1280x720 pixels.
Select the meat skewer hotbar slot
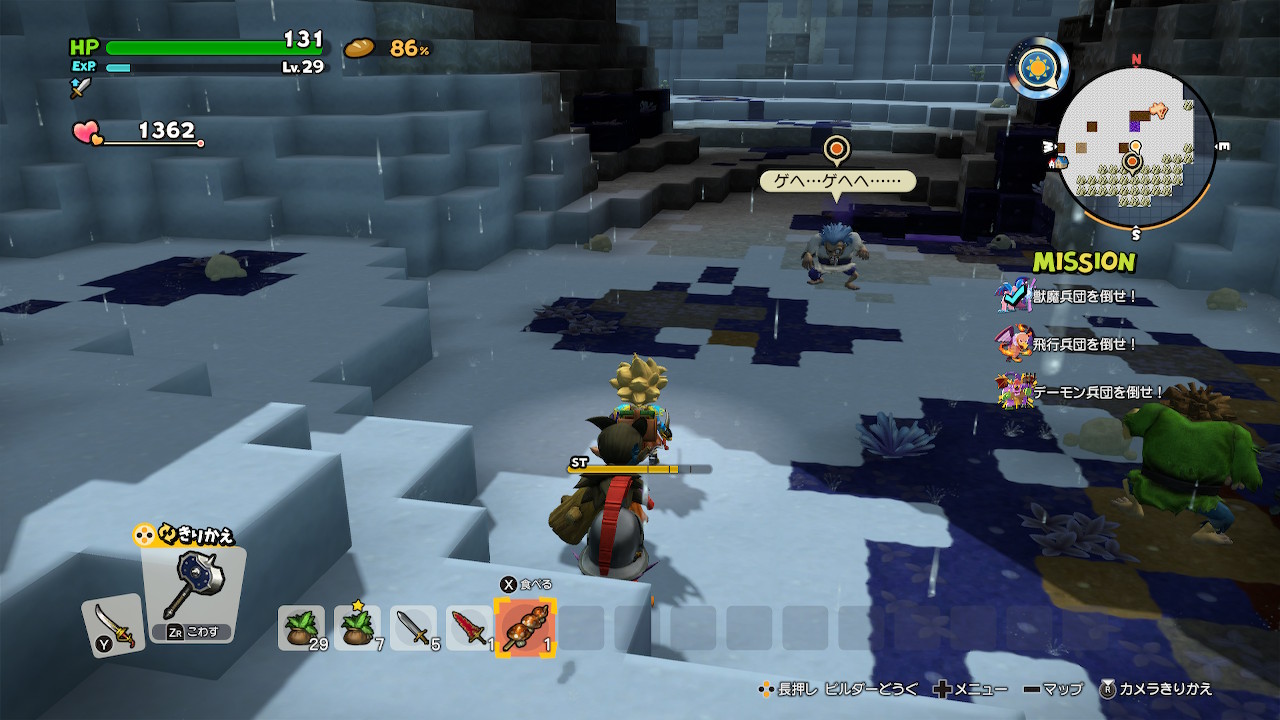tap(525, 627)
